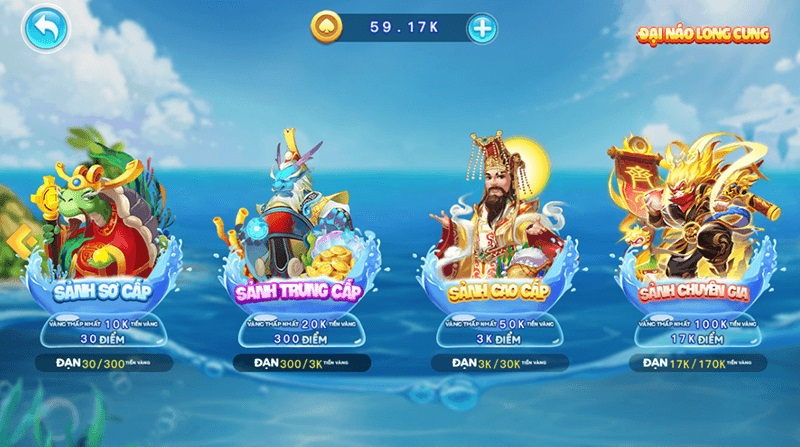Add more coins with the plus button
Viewport: 800px width, 447px height.
[482, 28]
